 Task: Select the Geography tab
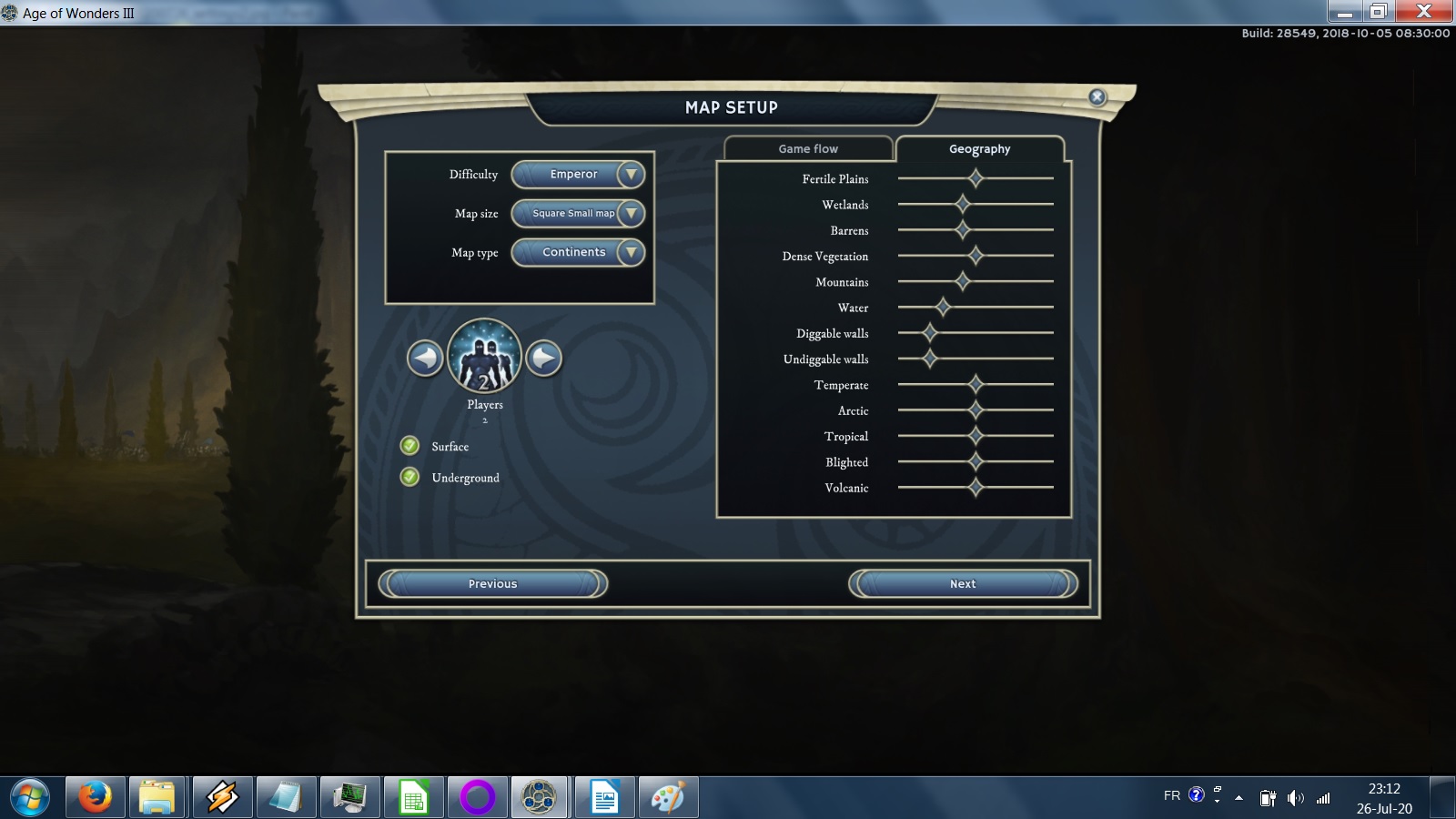979,149
